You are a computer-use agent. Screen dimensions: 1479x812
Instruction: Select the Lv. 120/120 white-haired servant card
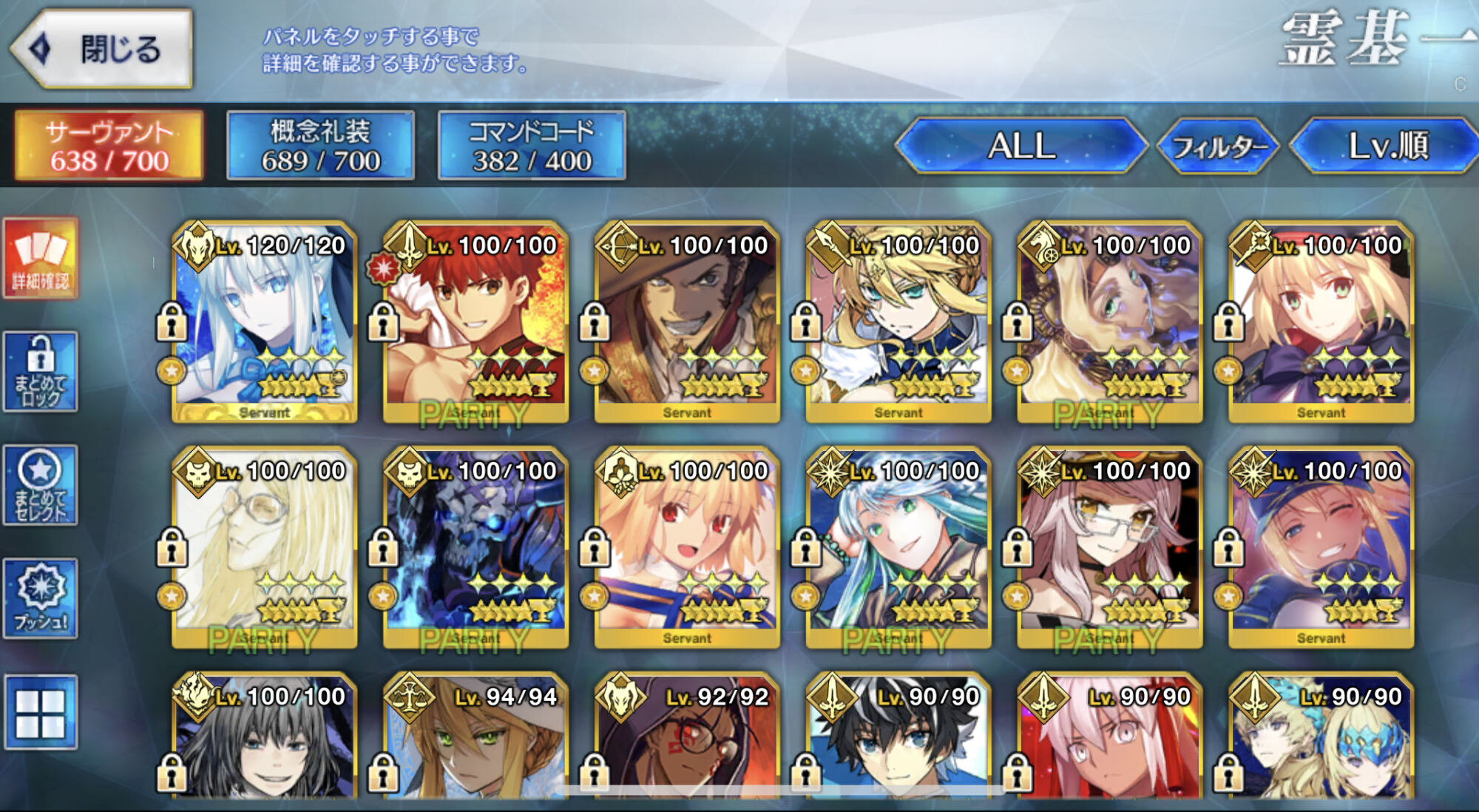(x=265, y=322)
